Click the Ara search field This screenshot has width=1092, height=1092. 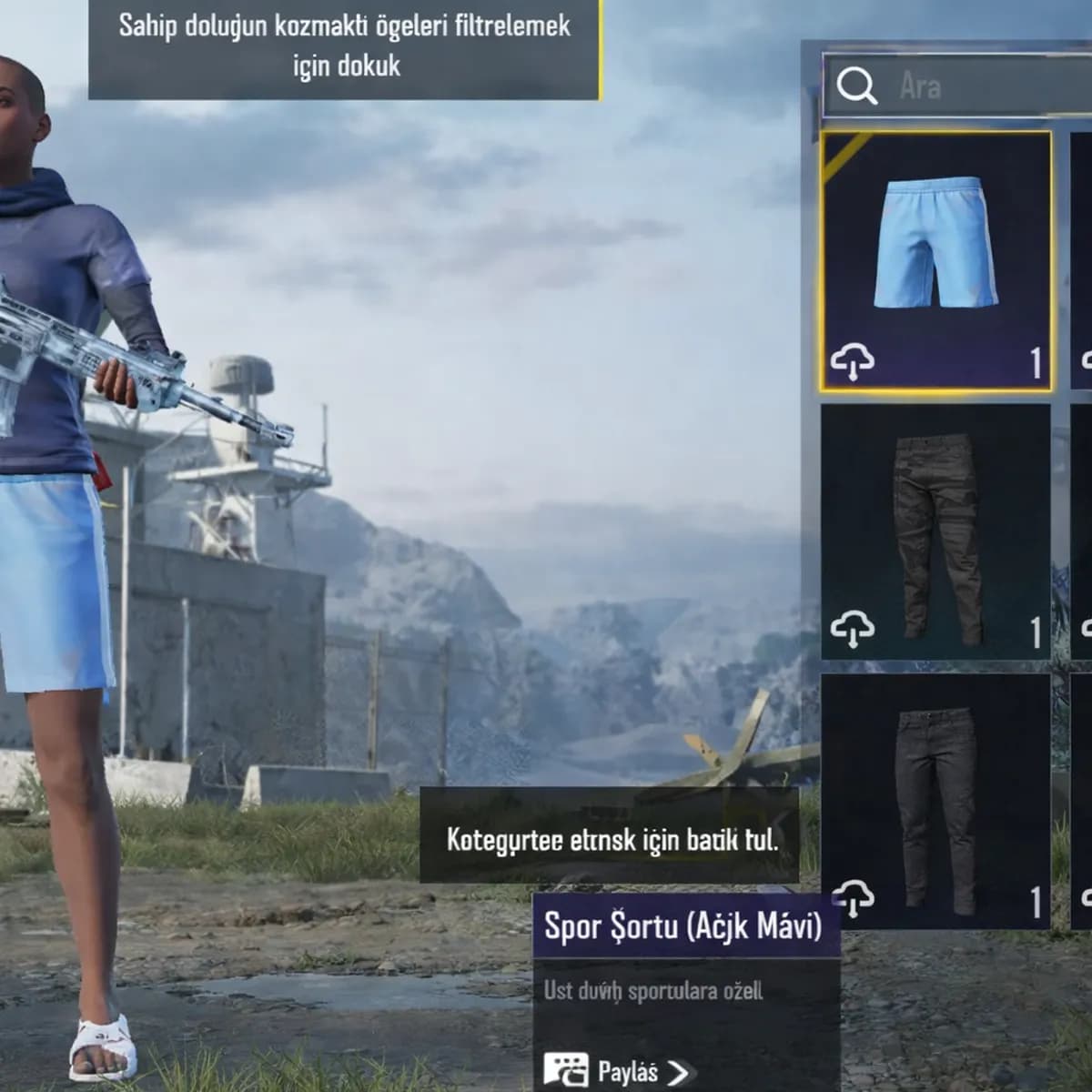(983, 86)
